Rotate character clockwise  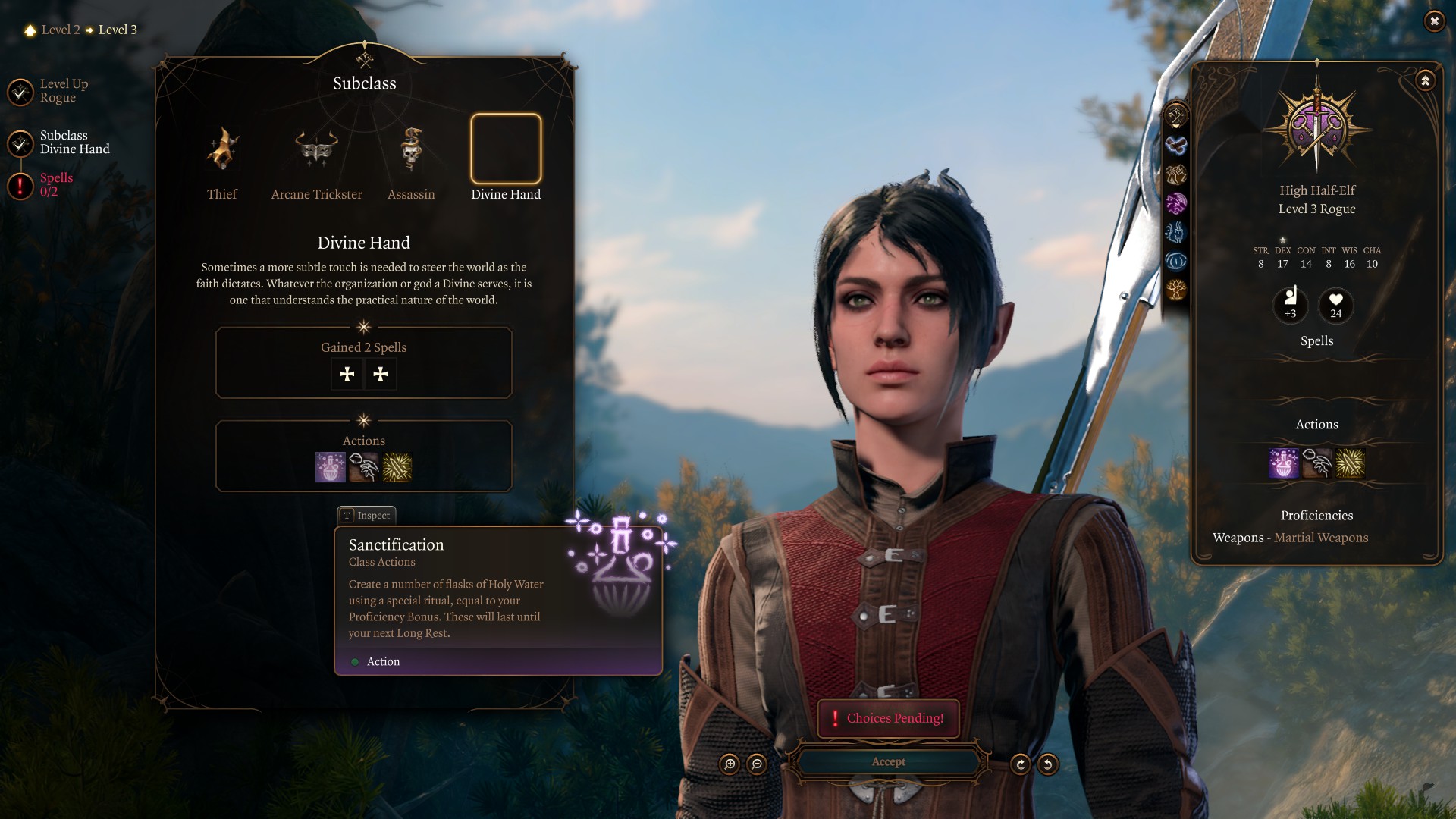pos(1021,764)
